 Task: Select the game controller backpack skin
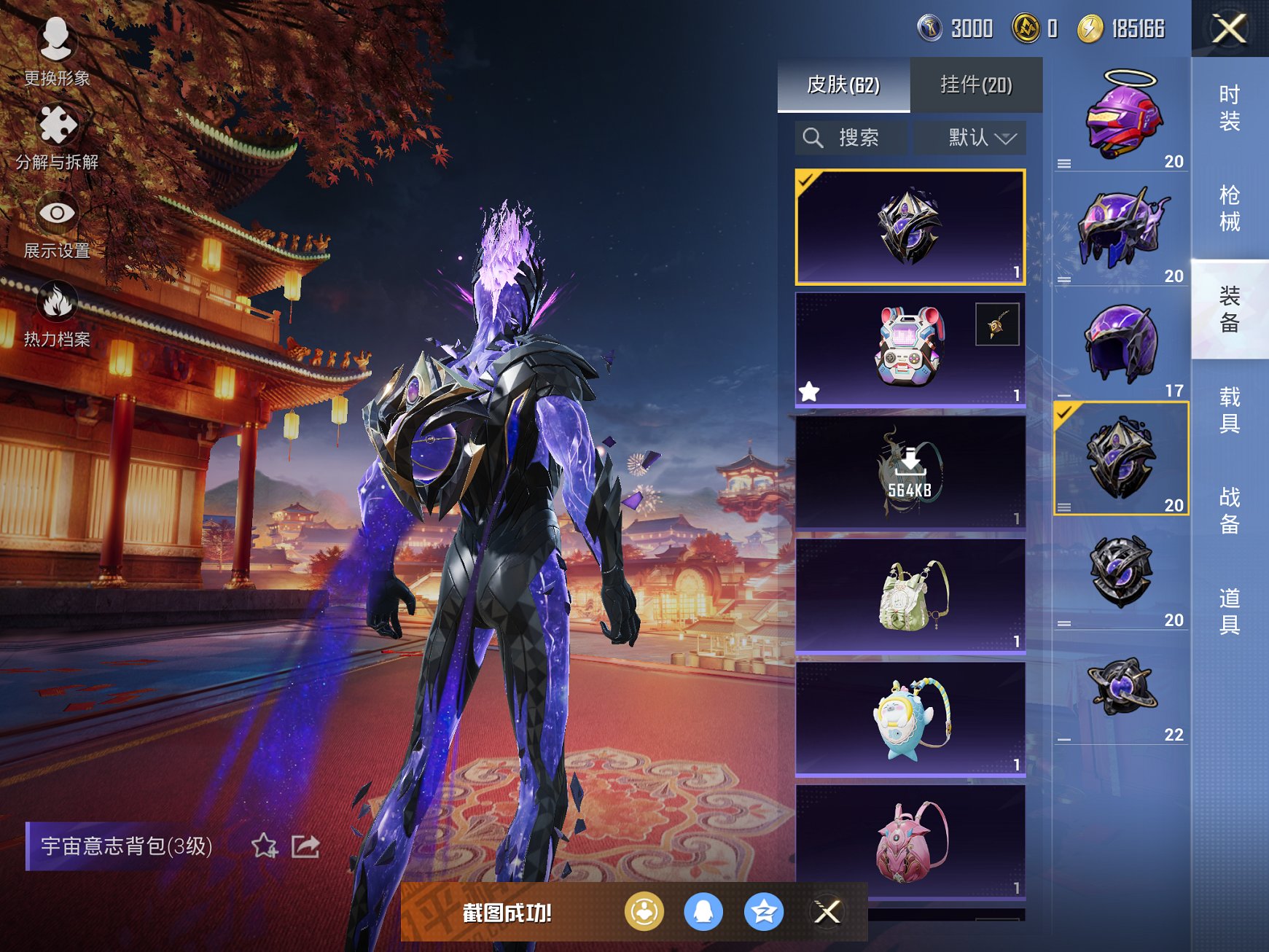point(910,350)
